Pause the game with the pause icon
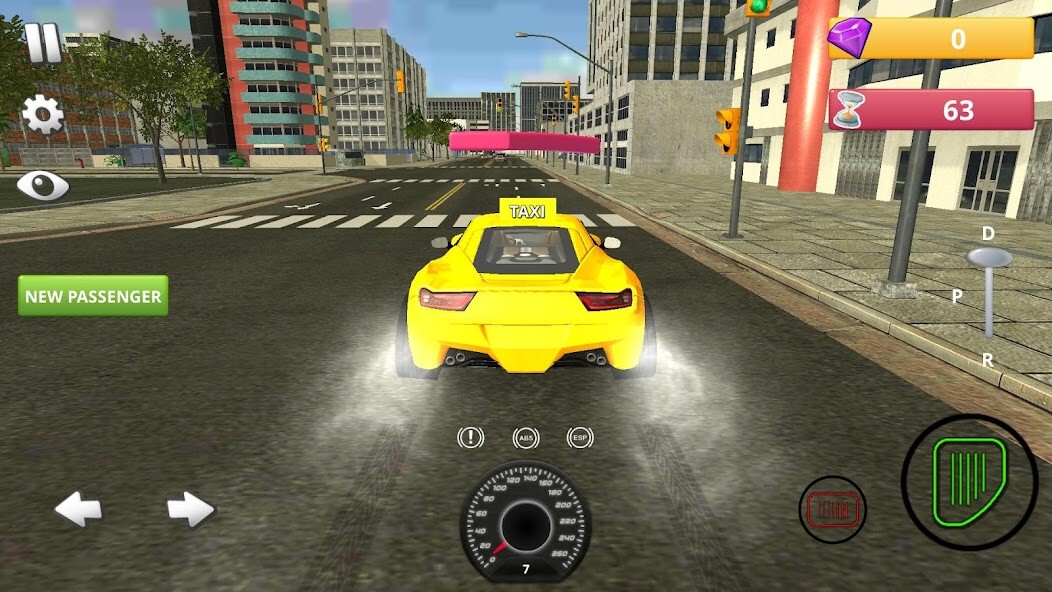The height and width of the screenshot is (592, 1052). click(x=43, y=44)
